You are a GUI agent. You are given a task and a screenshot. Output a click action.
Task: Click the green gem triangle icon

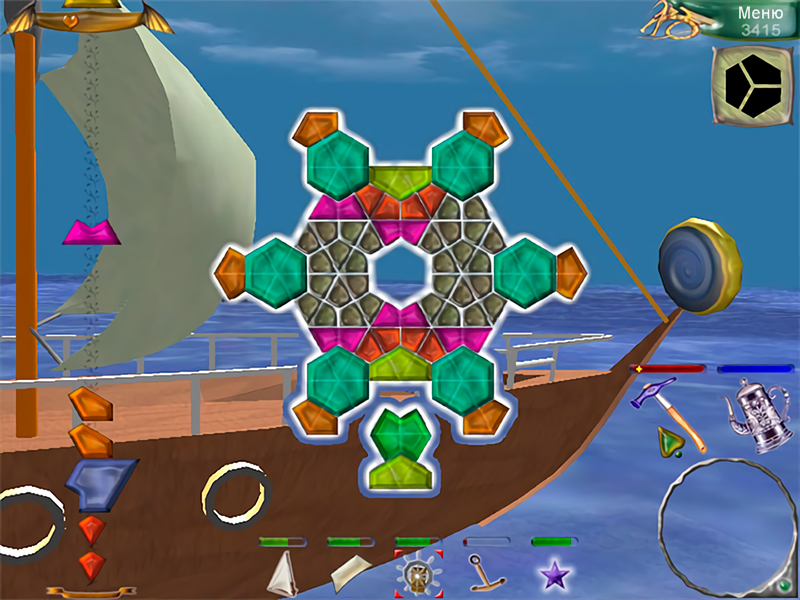pyautogui.click(x=670, y=439)
